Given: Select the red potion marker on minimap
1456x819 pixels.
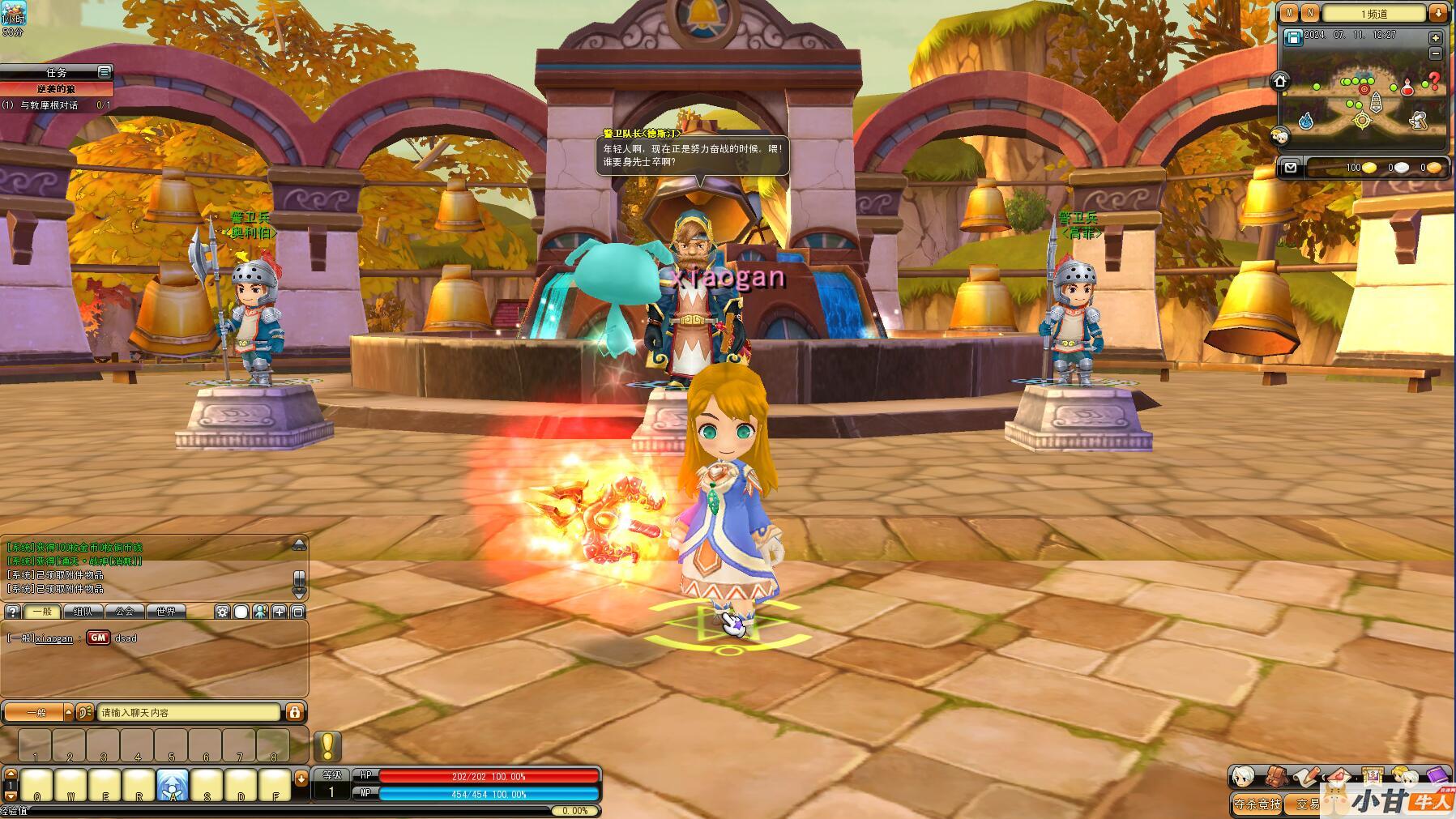Looking at the screenshot, I should point(1408,87).
